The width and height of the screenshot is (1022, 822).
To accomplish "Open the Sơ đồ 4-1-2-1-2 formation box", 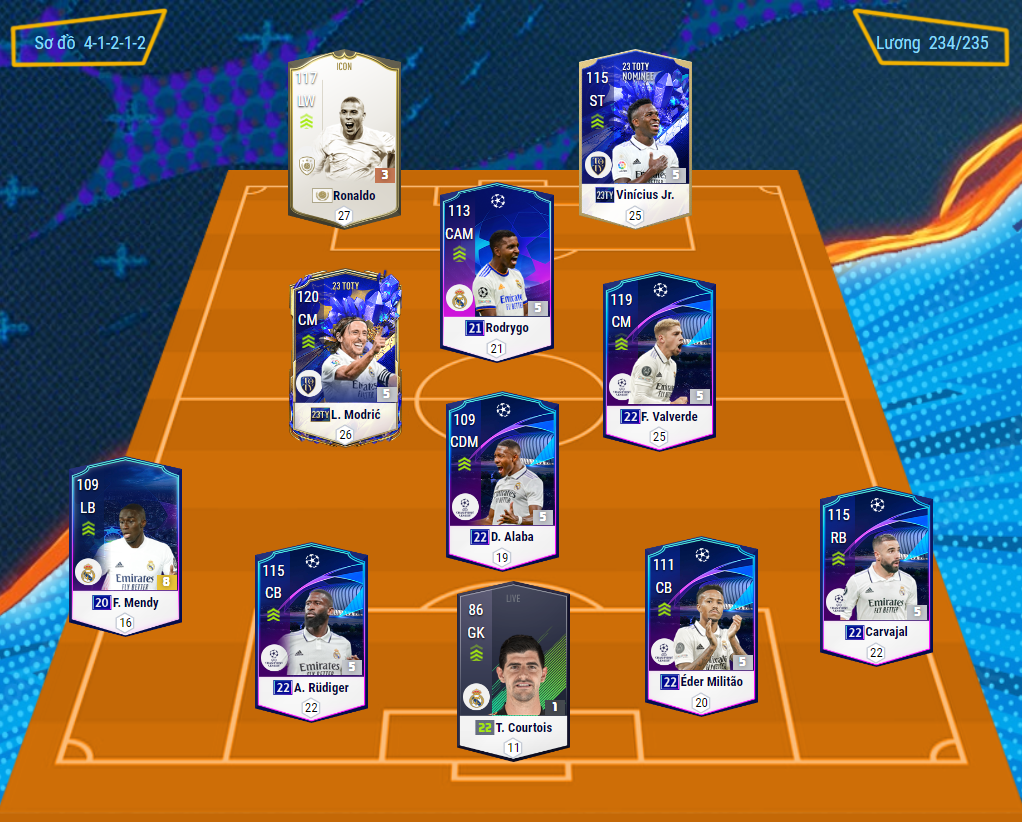I will 89,42.
